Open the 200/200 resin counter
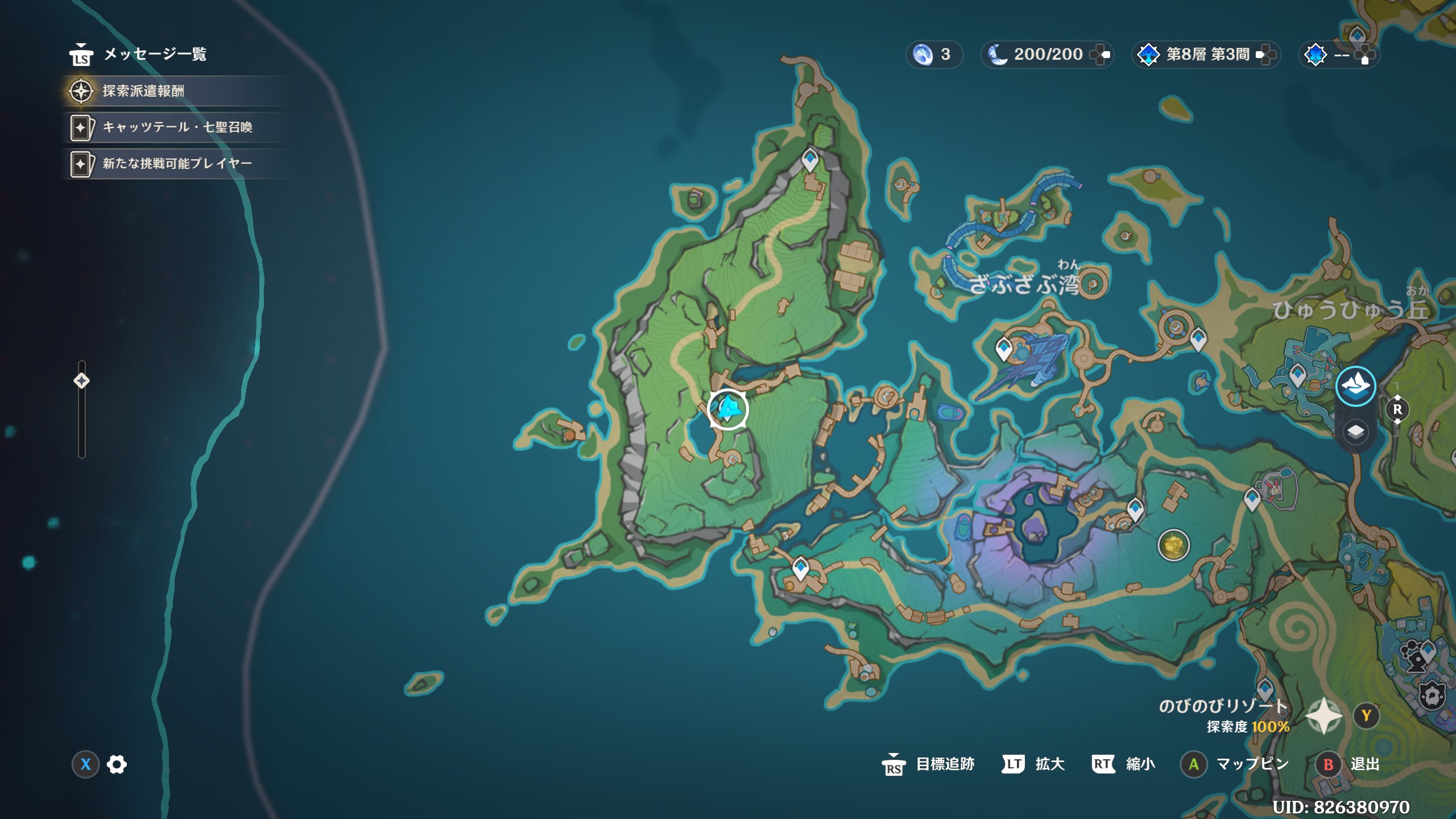The height and width of the screenshot is (819, 1456). 1048,55
